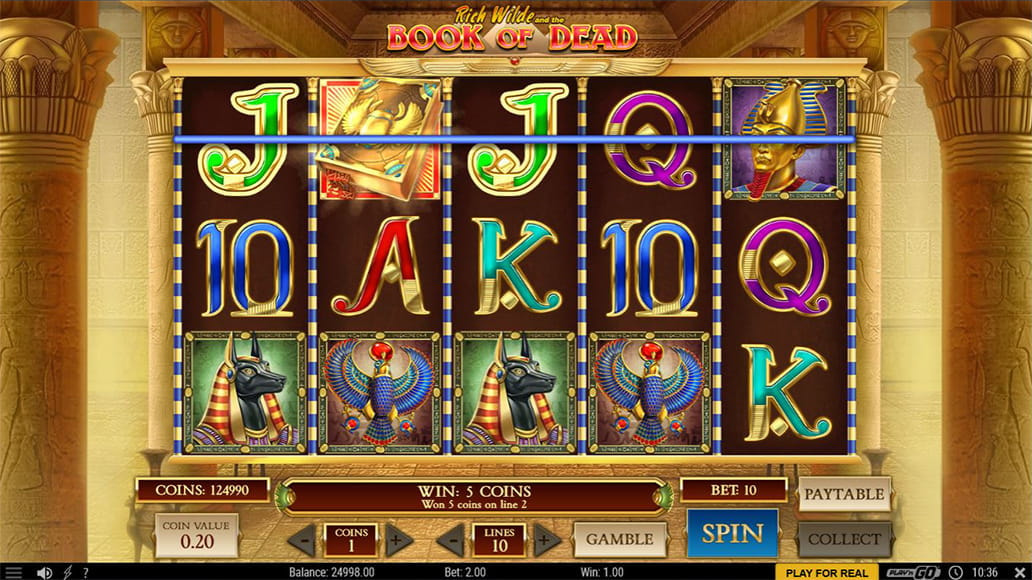
Task: Gamble the 5 coin win
Action: pyautogui.click(x=619, y=539)
